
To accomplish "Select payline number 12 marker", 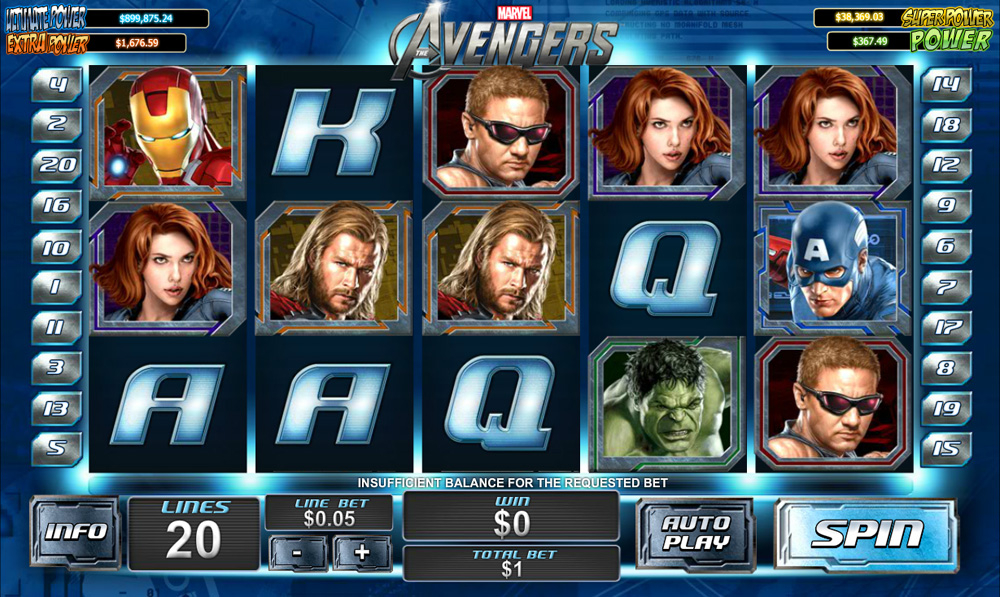I will [944, 165].
